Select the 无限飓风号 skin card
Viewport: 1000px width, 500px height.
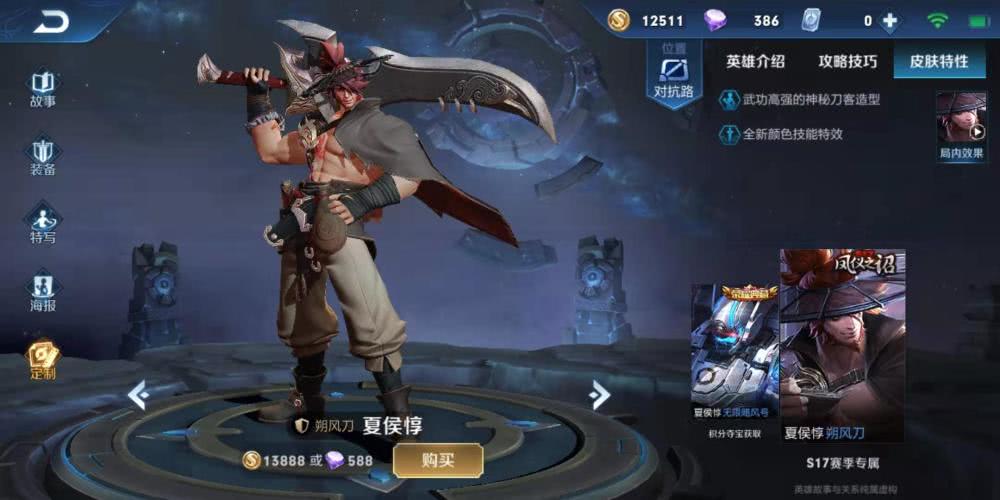[x=735, y=355]
